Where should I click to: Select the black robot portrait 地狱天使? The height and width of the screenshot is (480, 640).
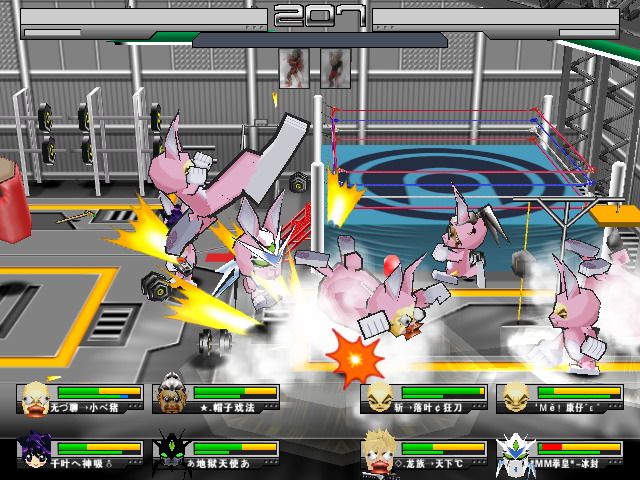pyautogui.click(x=173, y=451)
